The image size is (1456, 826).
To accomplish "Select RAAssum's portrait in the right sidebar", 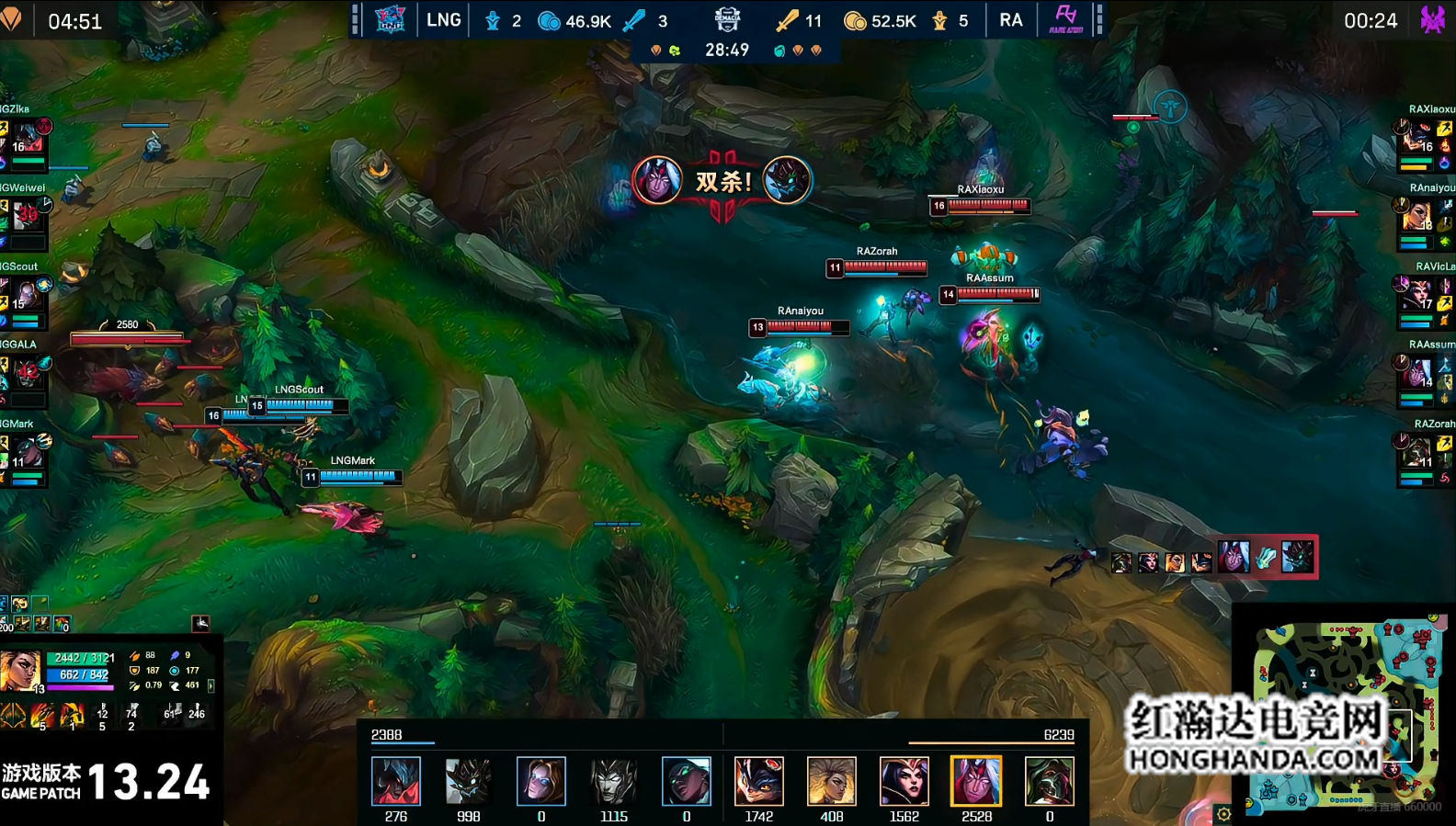I will tap(1418, 372).
